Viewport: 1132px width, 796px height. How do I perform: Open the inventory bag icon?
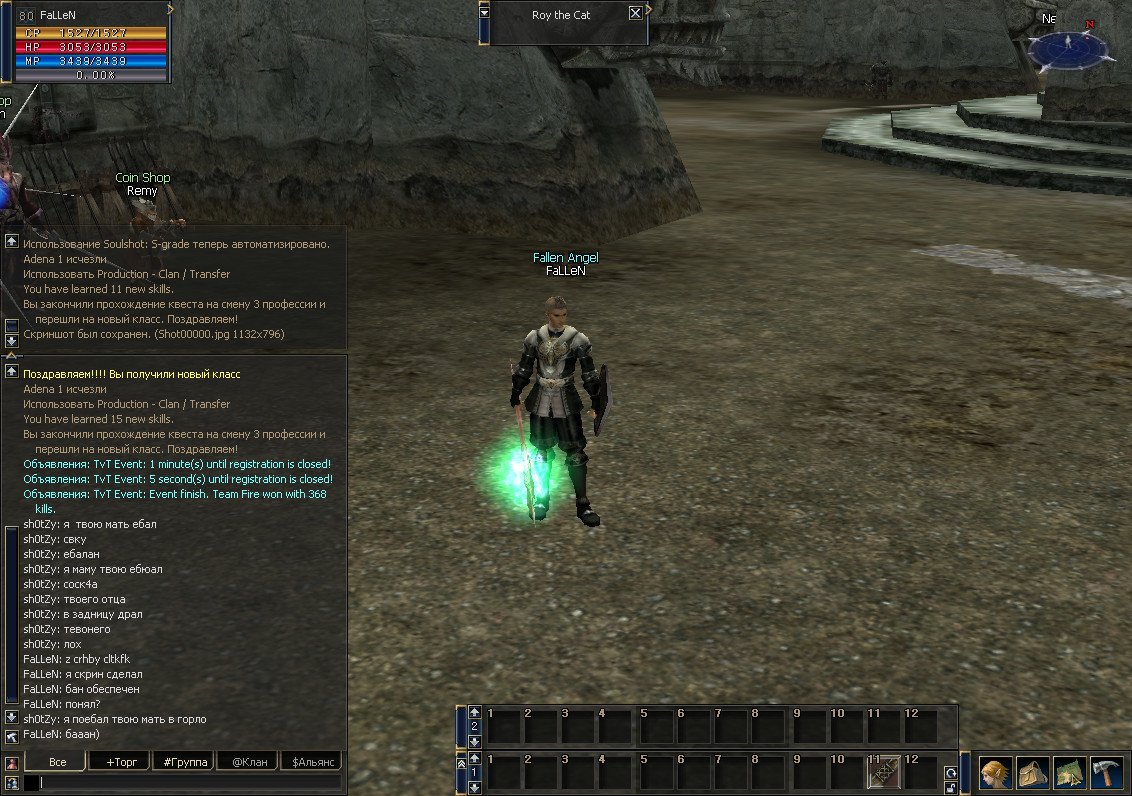tap(1033, 773)
